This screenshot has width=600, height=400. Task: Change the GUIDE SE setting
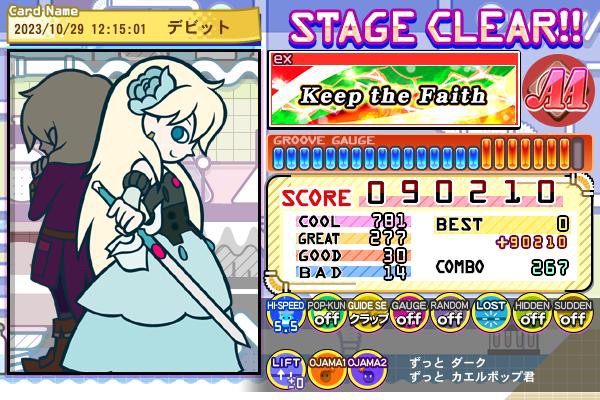coord(366,316)
